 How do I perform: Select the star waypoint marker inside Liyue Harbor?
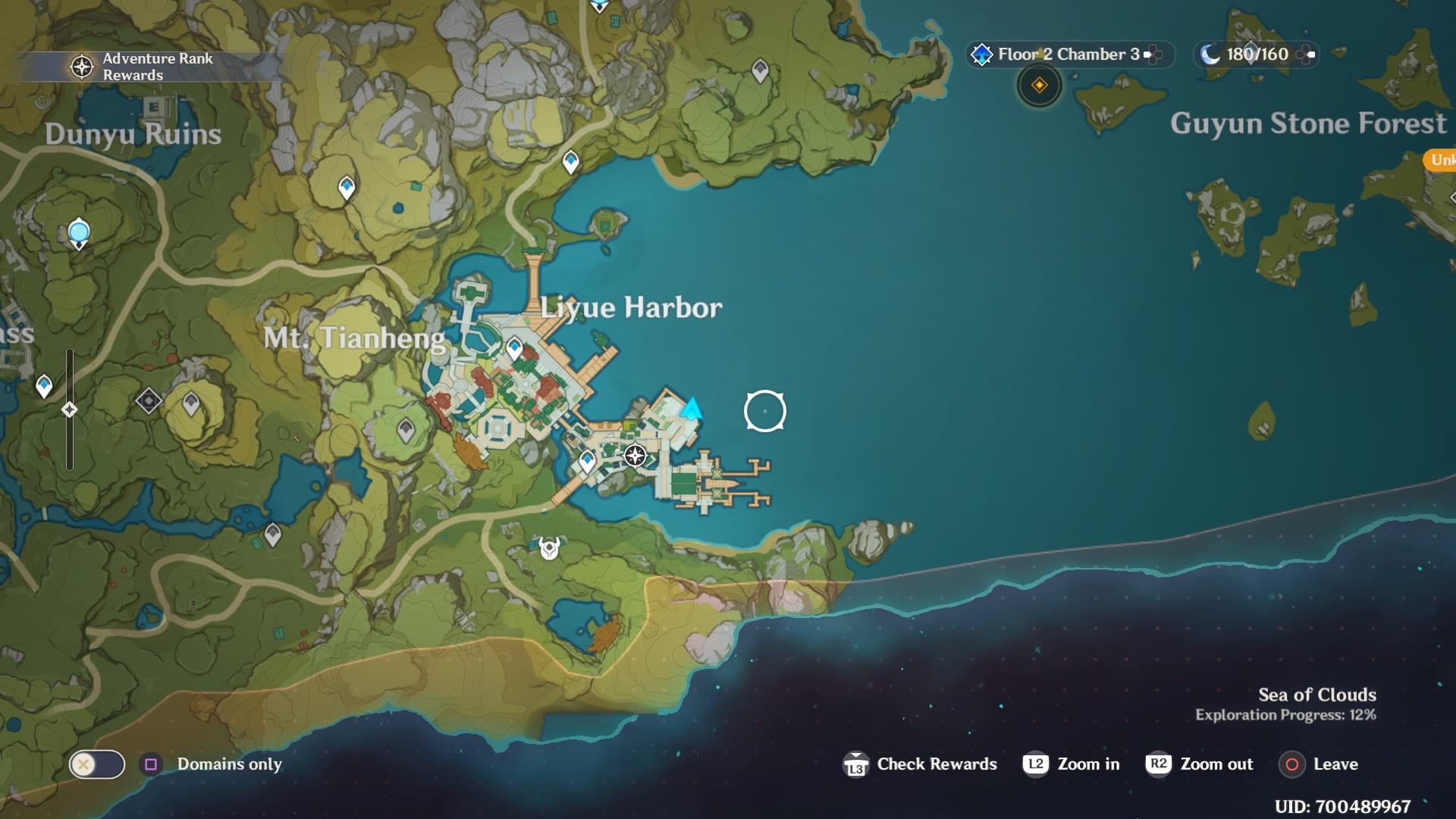(x=634, y=457)
